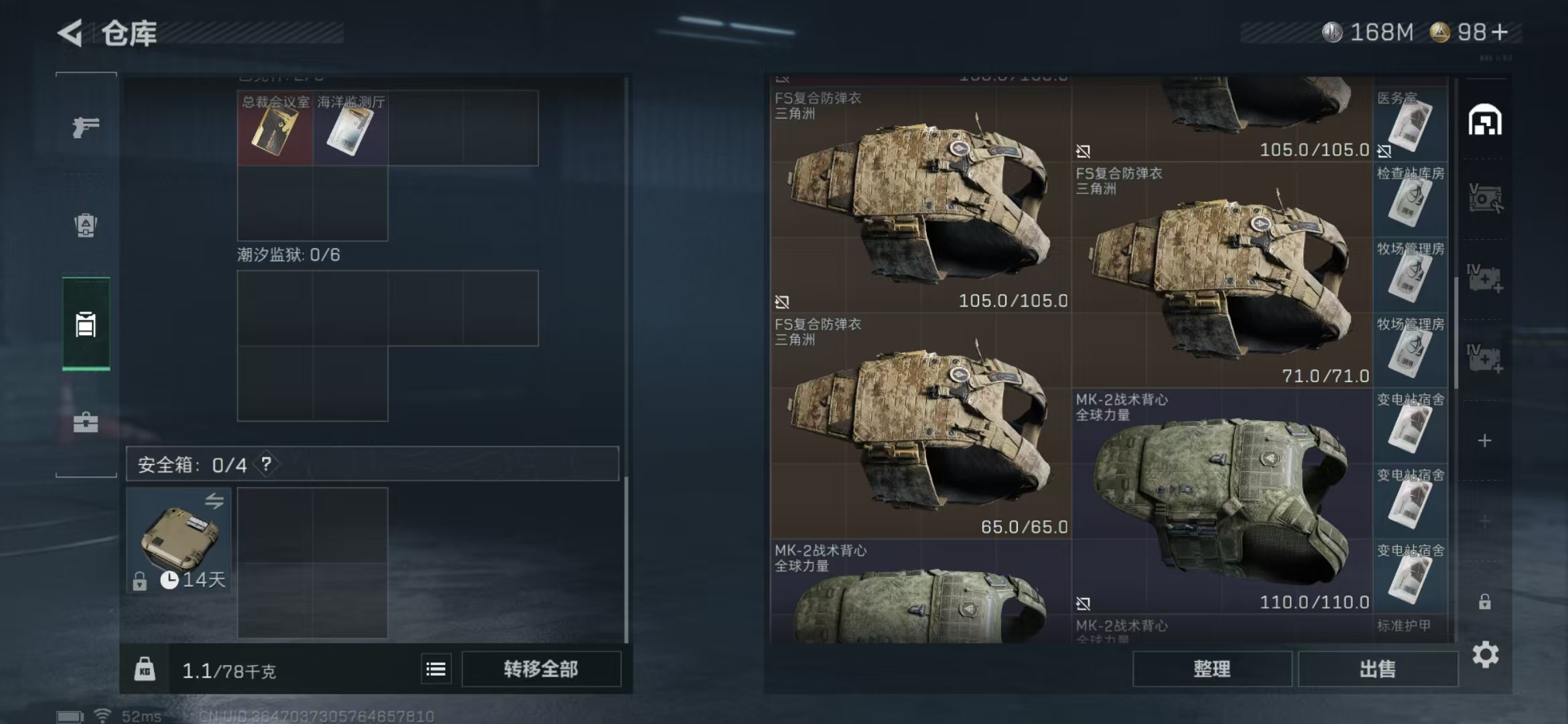Choose the FS复合防弹衣 with 65.0/65.0 durability

(x=921, y=426)
